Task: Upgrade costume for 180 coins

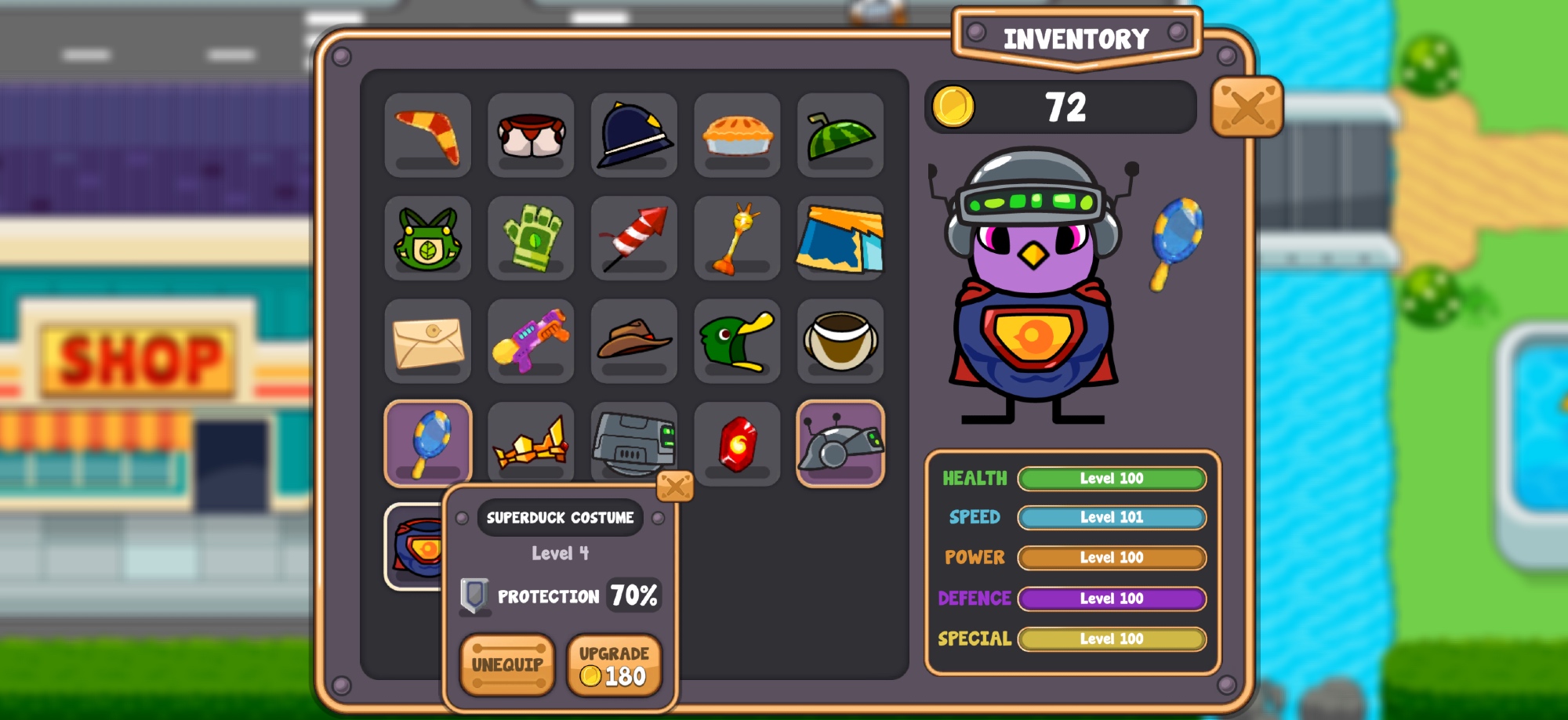Action: tap(614, 664)
